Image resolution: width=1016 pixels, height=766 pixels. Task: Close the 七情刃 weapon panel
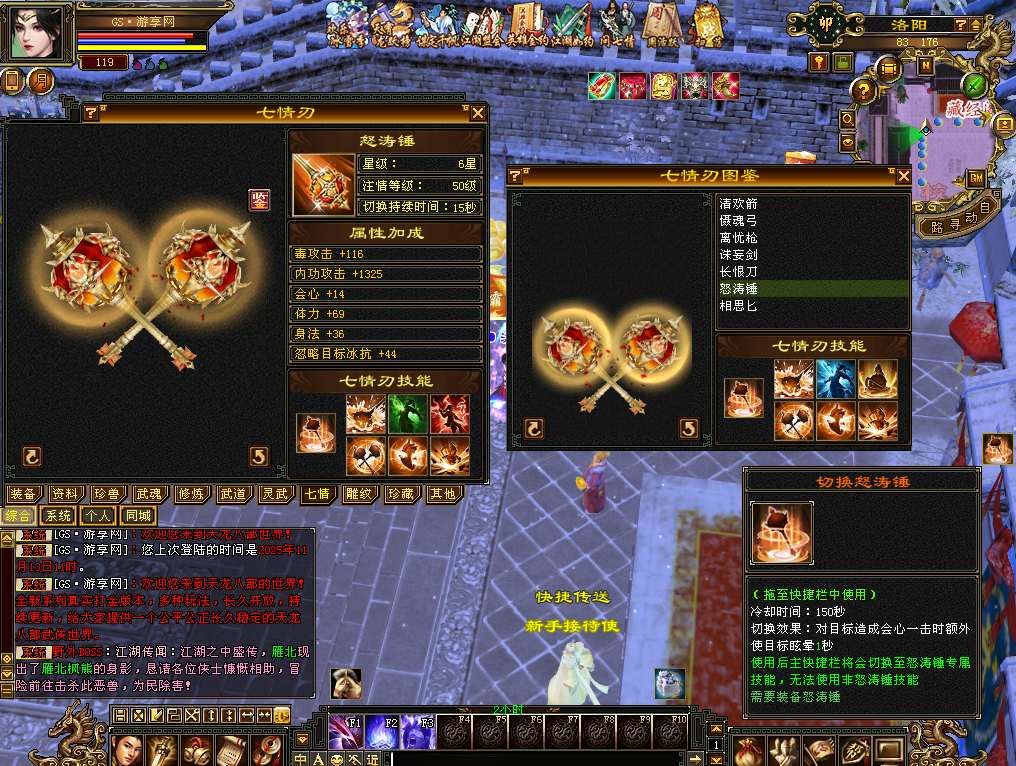coord(477,113)
